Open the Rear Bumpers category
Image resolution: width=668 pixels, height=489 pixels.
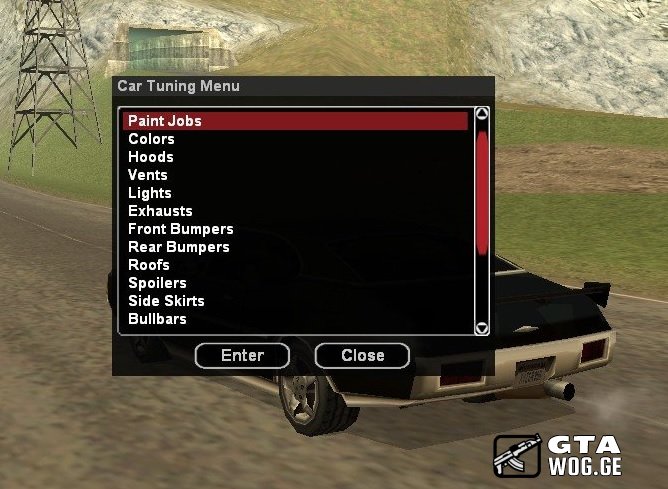[178, 247]
